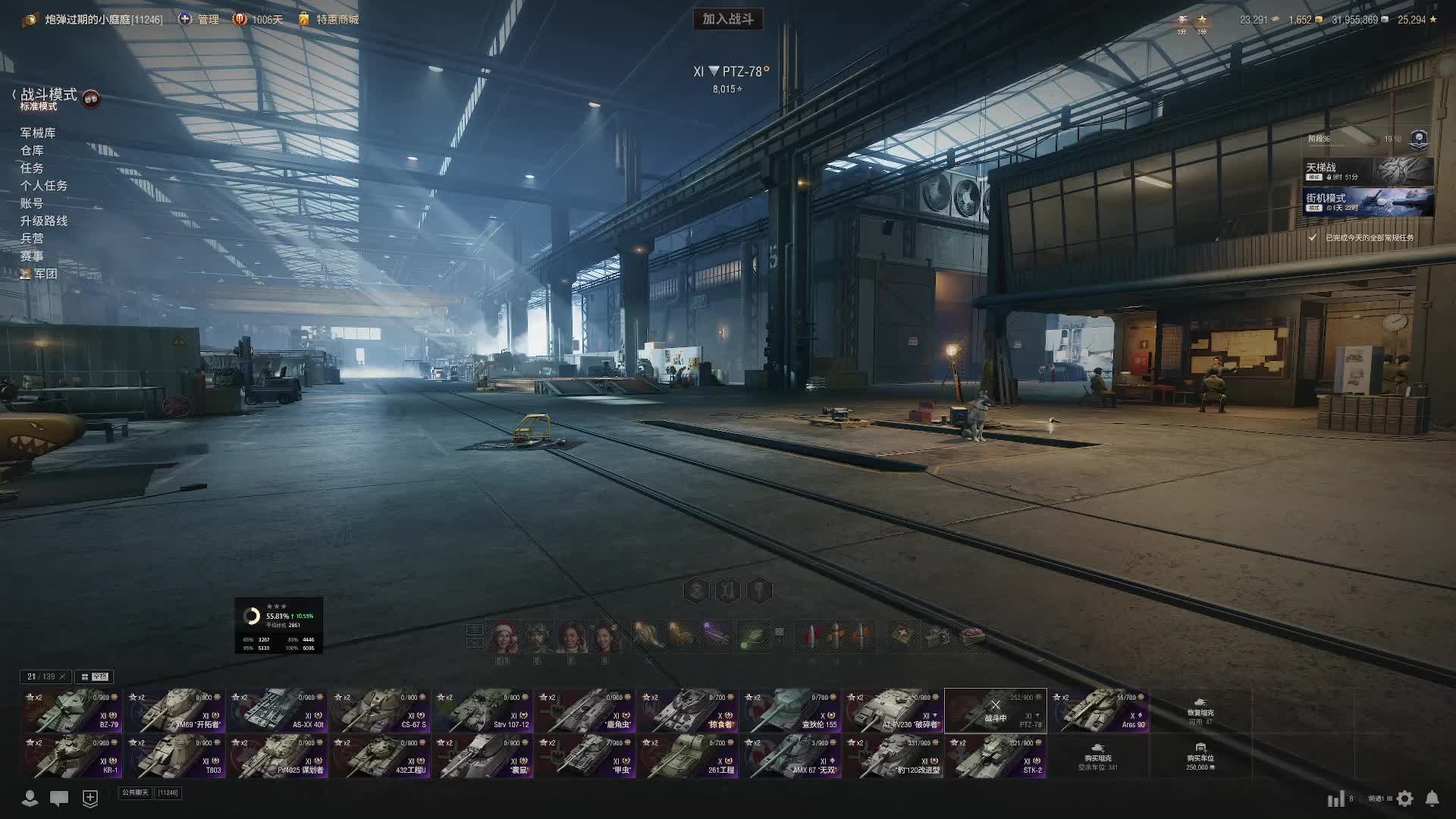Choose the Strv 107-12 tank tile
The height and width of the screenshot is (819, 1456).
(482, 711)
